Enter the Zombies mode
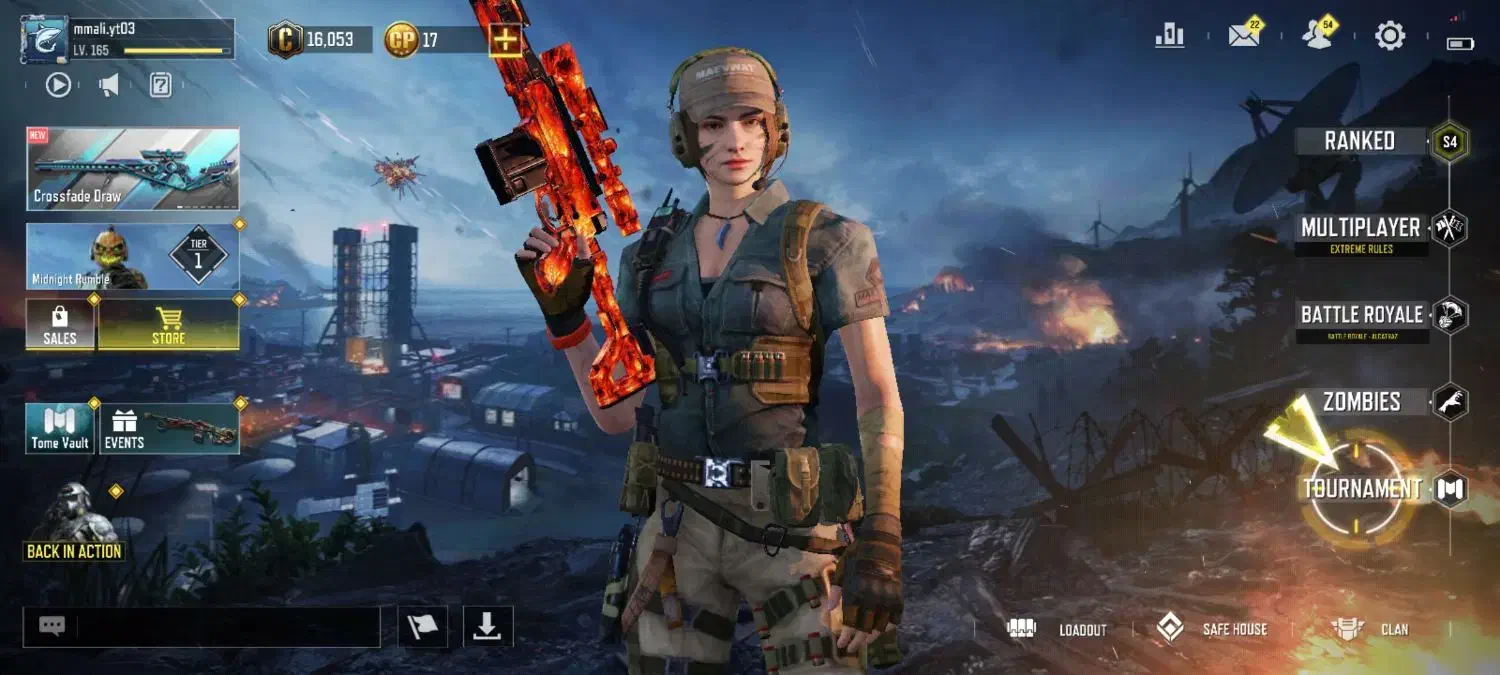This screenshot has width=1500, height=675. click(x=1361, y=402)
